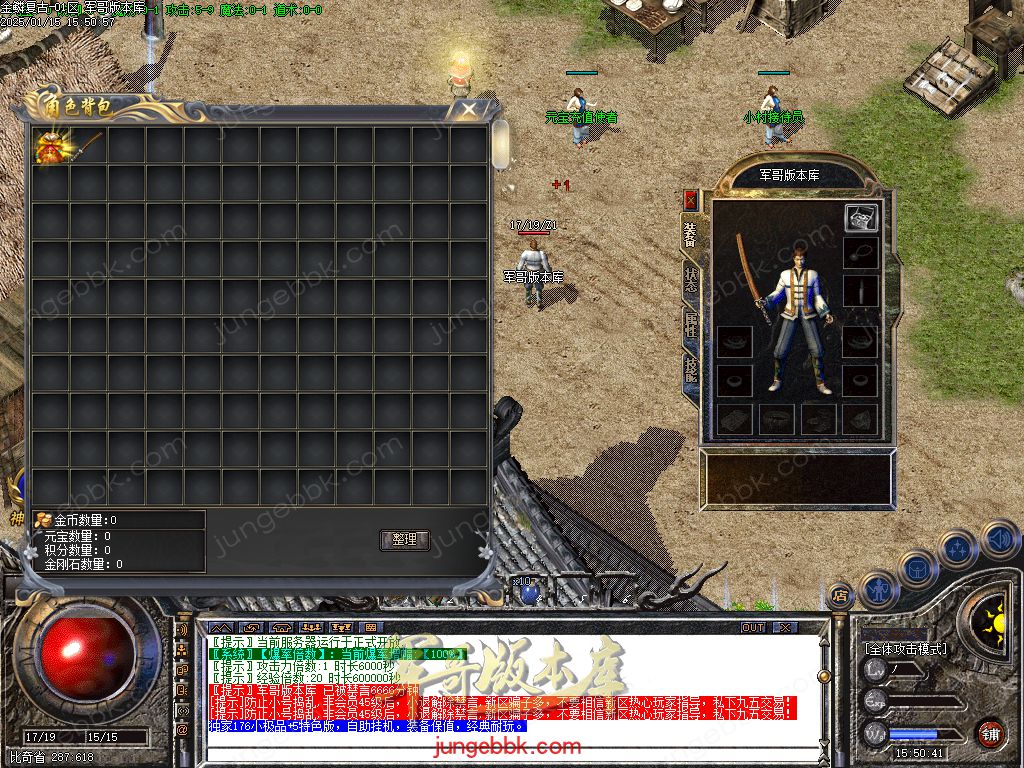Open the character sheet round button
The height and width of the screenshot is (768, 1024).
(x=876, y=590)
